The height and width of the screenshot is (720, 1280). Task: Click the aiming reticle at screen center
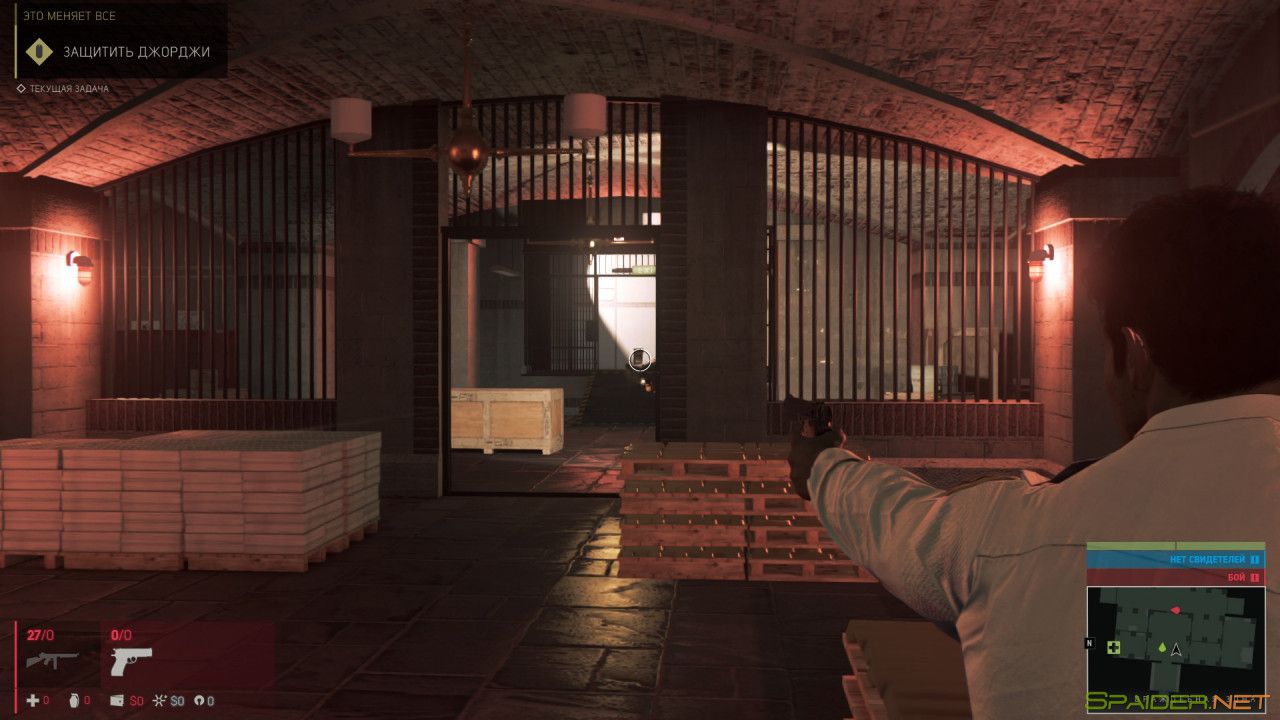(640, 360)
